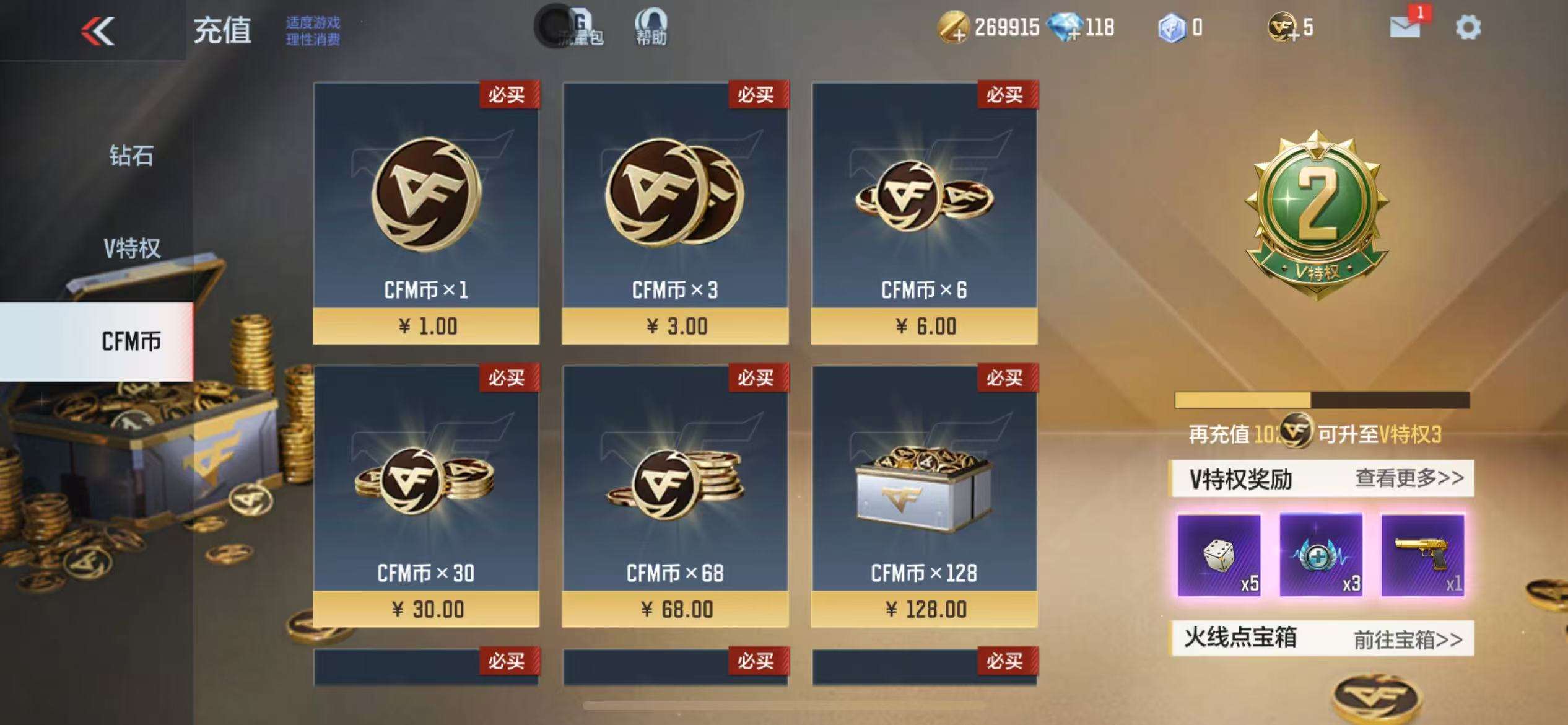Select the CFM币 tab
The image size is (1568, 725).
[130, 341]
